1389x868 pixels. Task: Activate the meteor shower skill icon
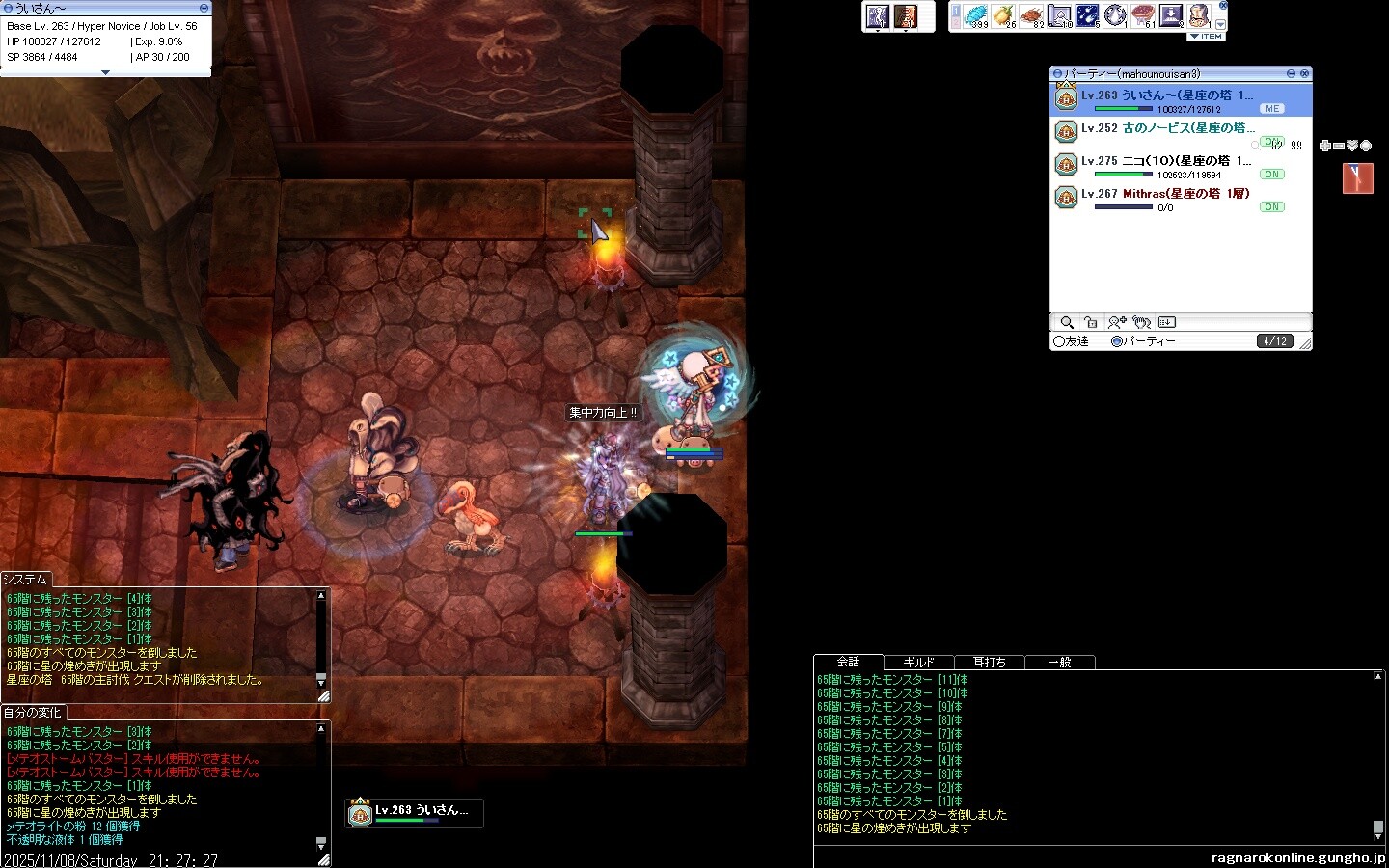(x=1087, y=16)
